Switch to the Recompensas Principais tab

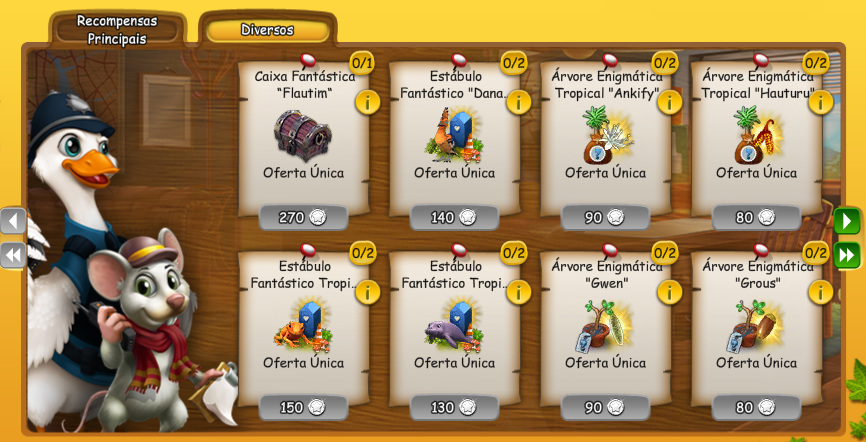[116, 30]
